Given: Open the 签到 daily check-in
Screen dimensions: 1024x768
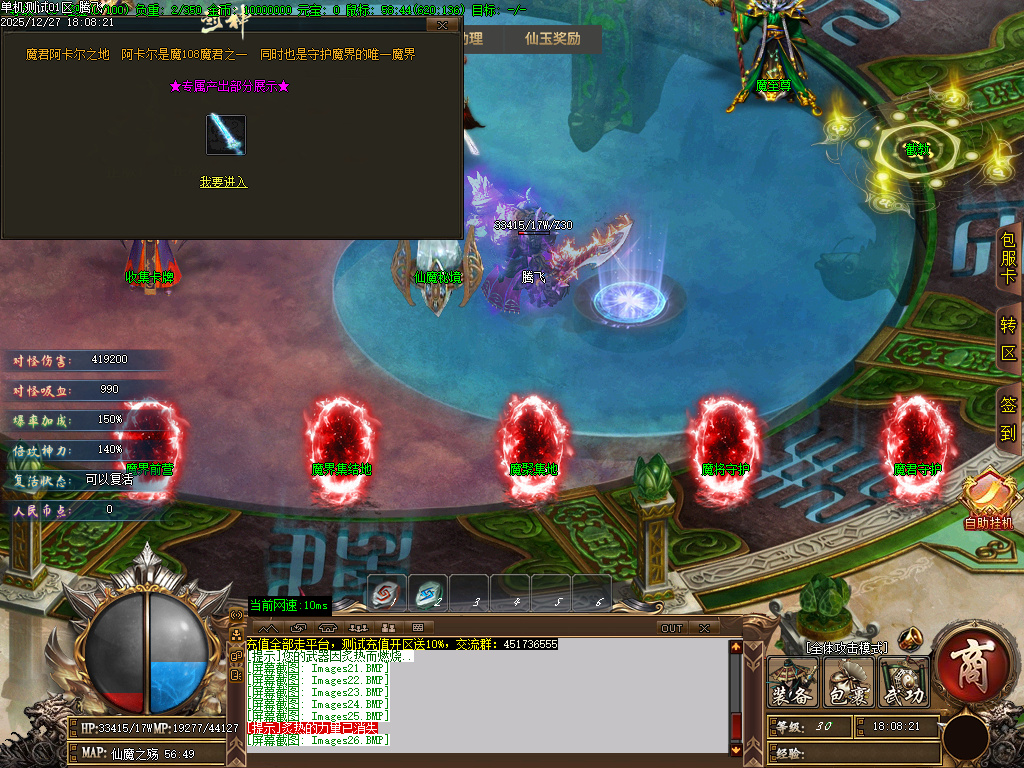Looking at the screenshot, I should tap(1008, 419).
